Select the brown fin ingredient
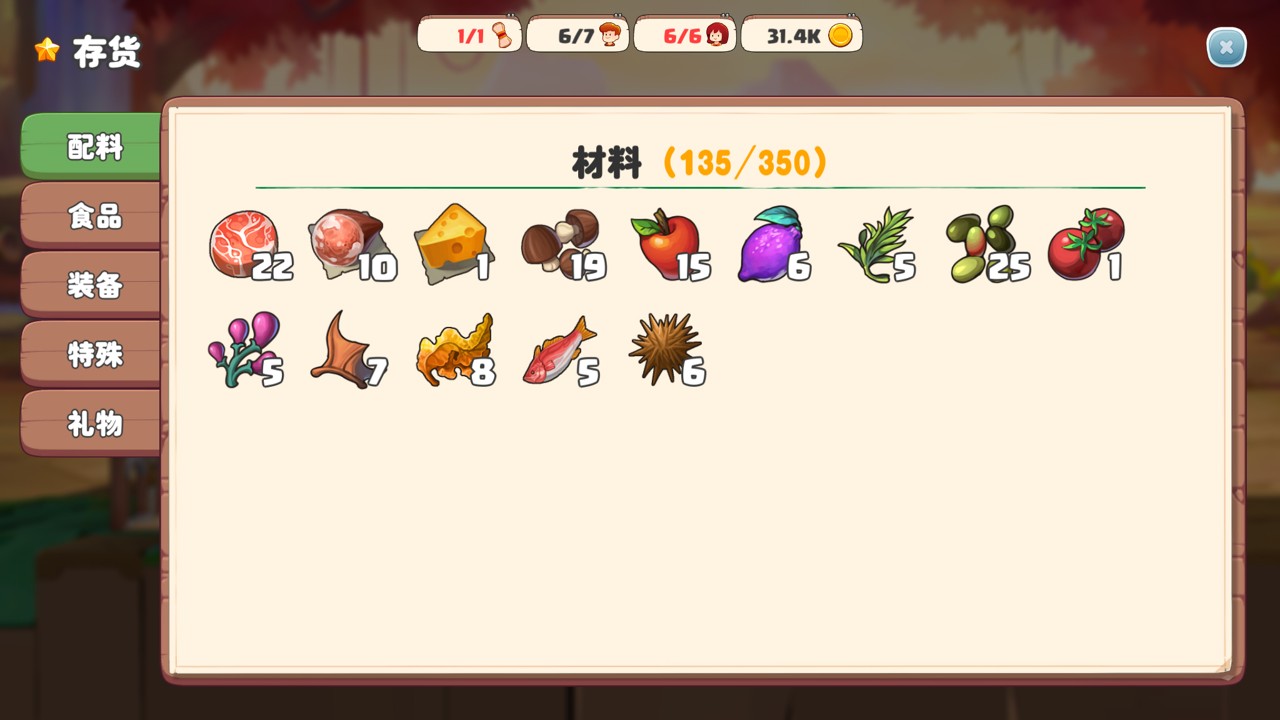 click(344, 350)
